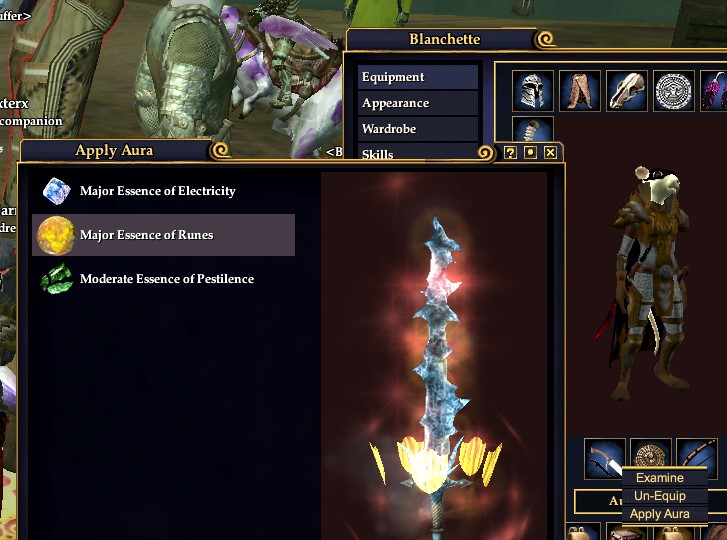Choose Major Essence of Runes
This screenshot has height=540, width=727.
point(146,235)
